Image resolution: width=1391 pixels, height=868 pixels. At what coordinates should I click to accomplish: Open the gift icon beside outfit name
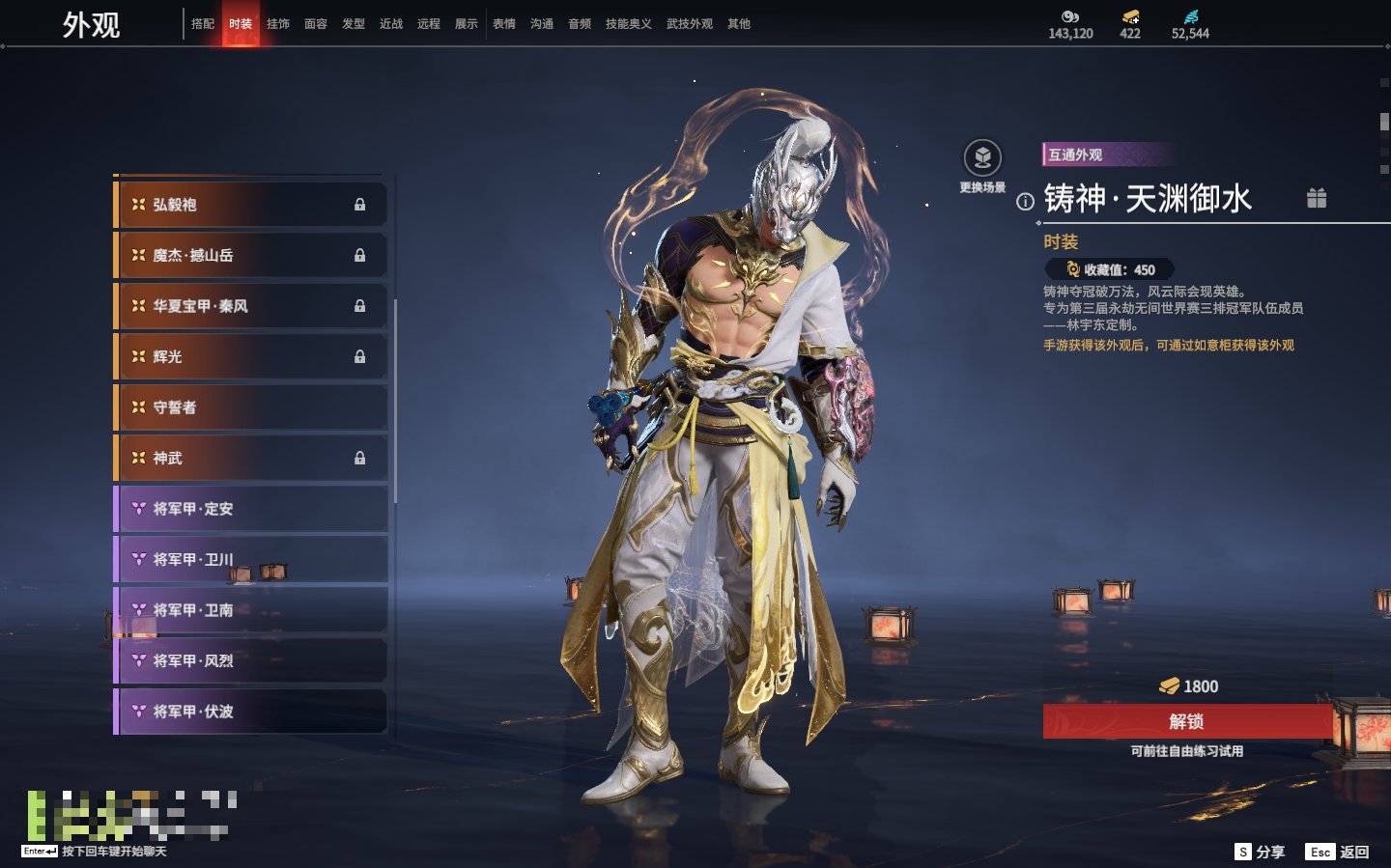point(1317,198)
